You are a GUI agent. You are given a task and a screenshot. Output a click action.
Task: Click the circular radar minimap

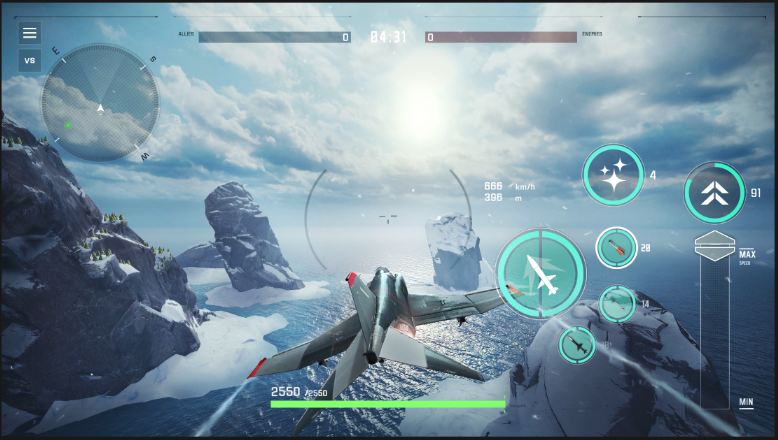tap(100, 103)
